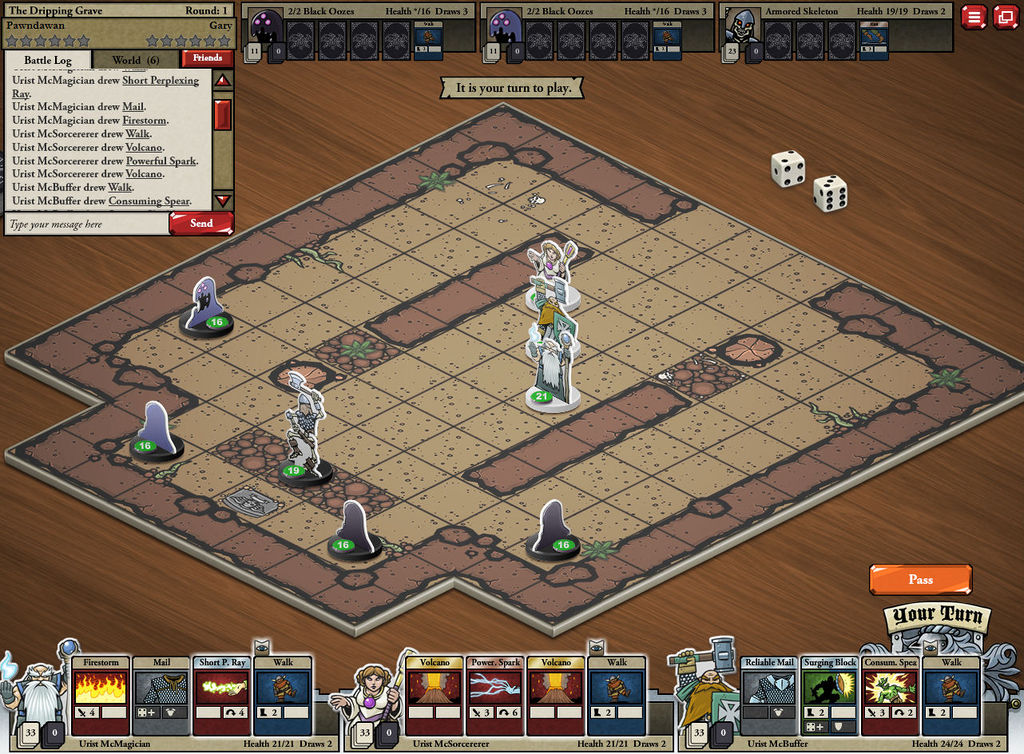The width and height of the screenshot is (1024, 754).
Task: Pick the Reliable Mail card
Action: tap(769, 695)
